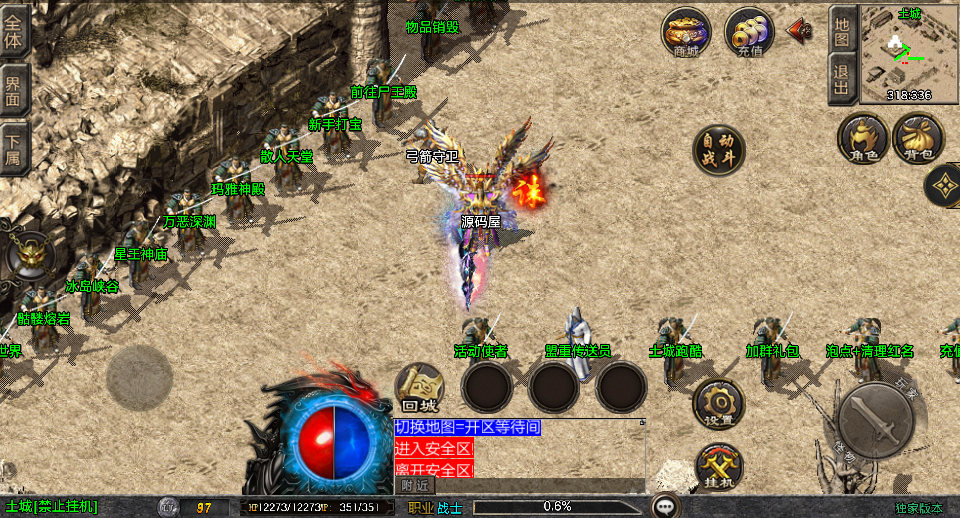The height and width of the screenshot is (518, 960).
Task: Toggle 自动战斗 auto battle
Action: tap(719, 150)
